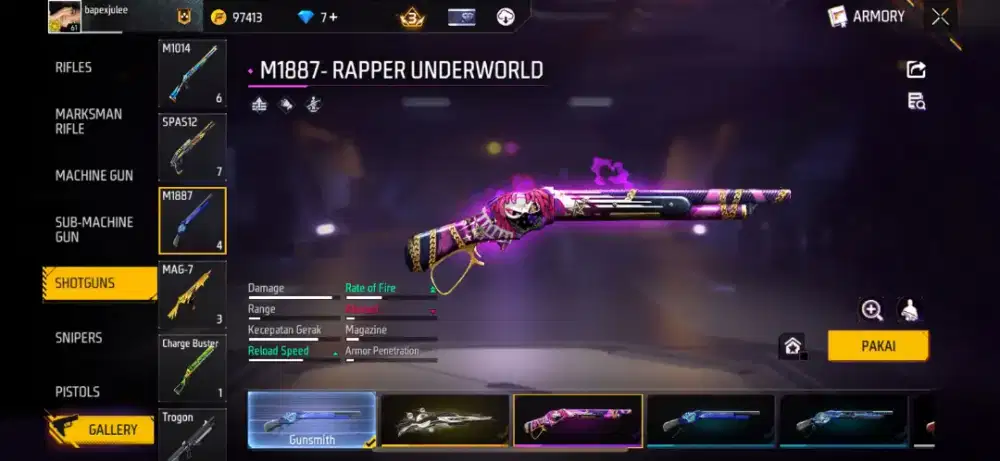This screenshot has width=1000, height=461.
Task: Select the Machine Gun category
Action: pos(94,175)
